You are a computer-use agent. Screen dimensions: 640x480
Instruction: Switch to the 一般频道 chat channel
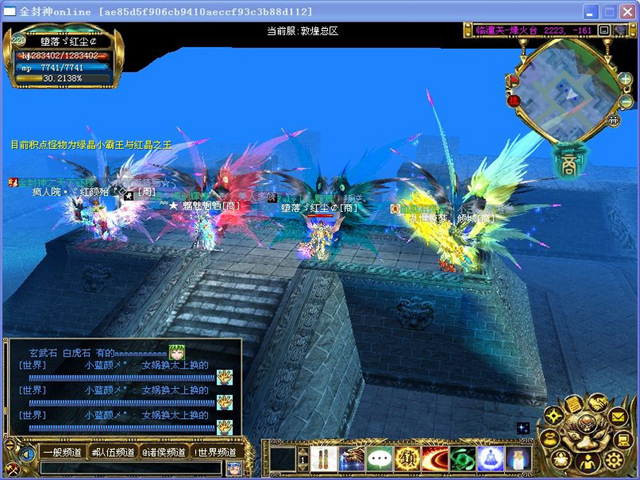click(61, 452)
